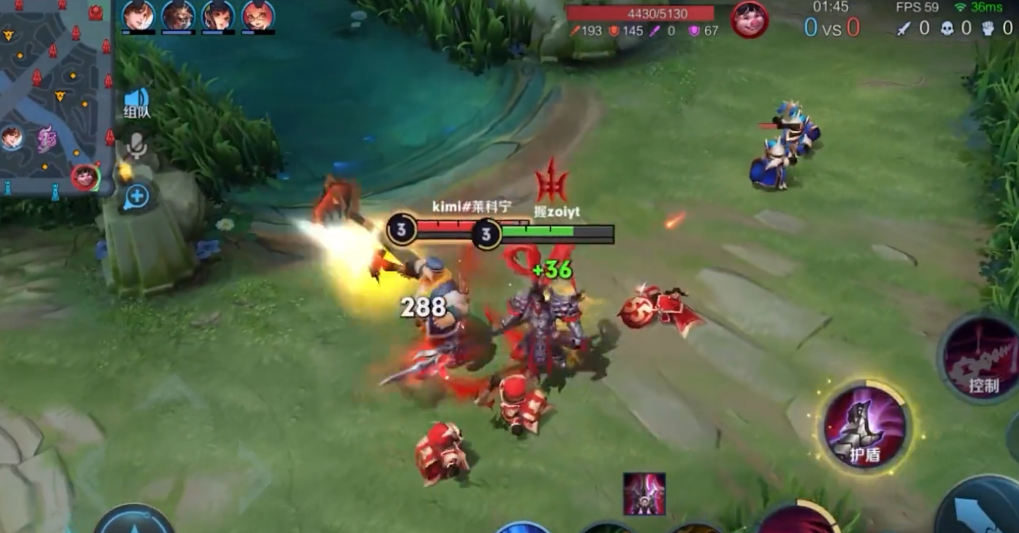Viewport: 1019px width, 533px height.
Task: Open the minimap
Action: [x=55, y=95]
